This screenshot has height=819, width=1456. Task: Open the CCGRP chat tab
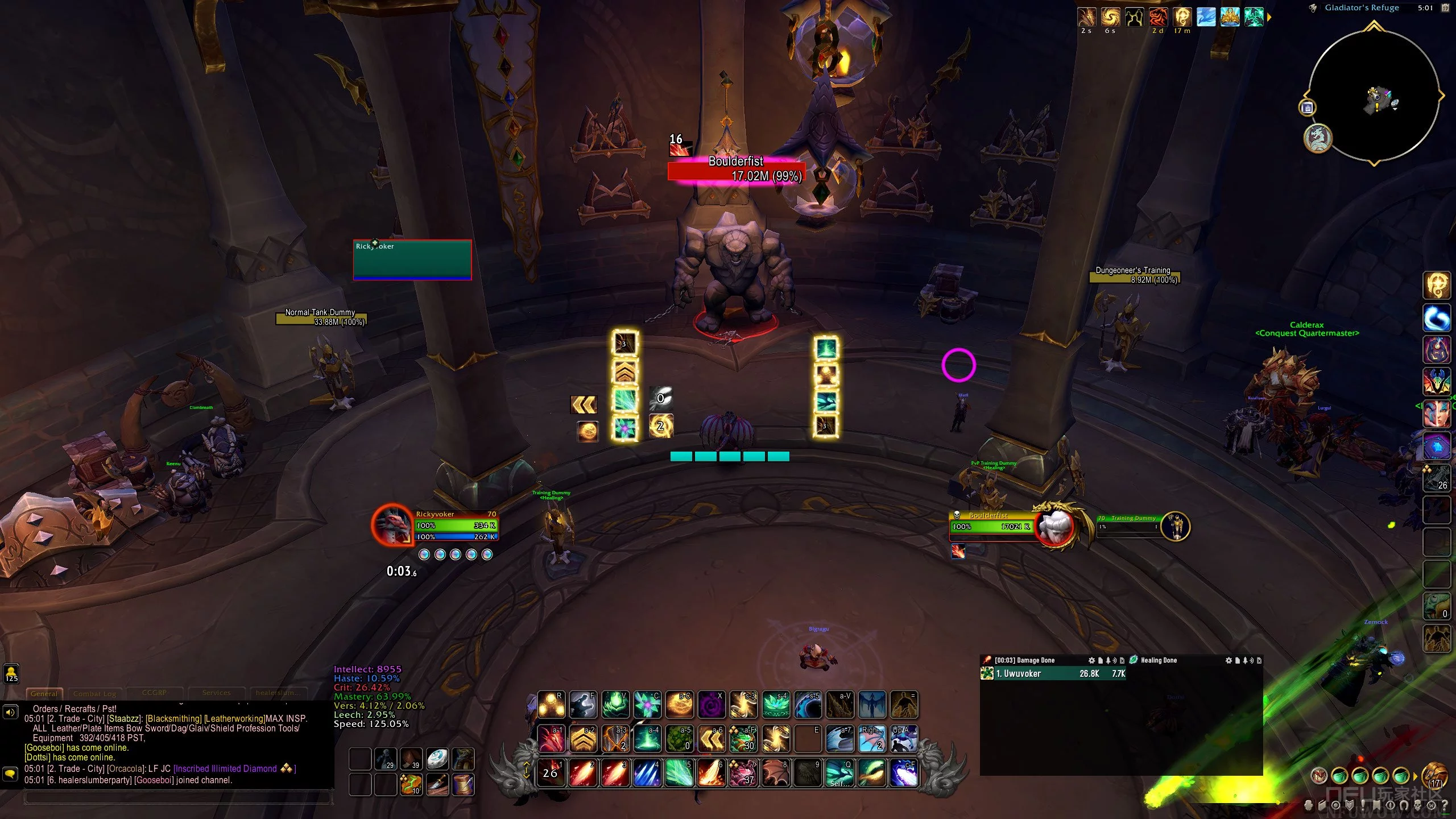tap(154, 693)
